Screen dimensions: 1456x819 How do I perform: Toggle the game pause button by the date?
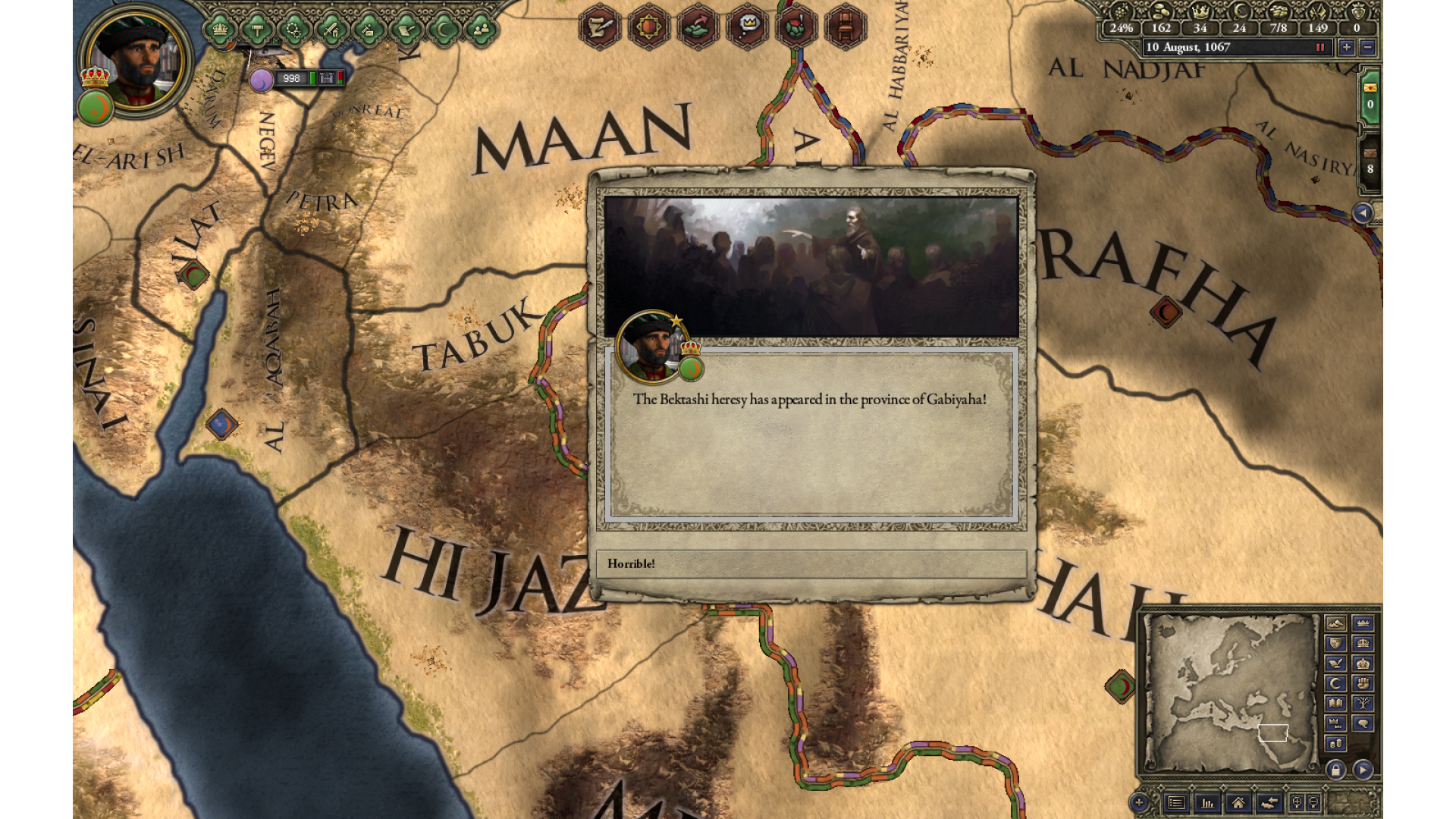tap(1320, 47)
